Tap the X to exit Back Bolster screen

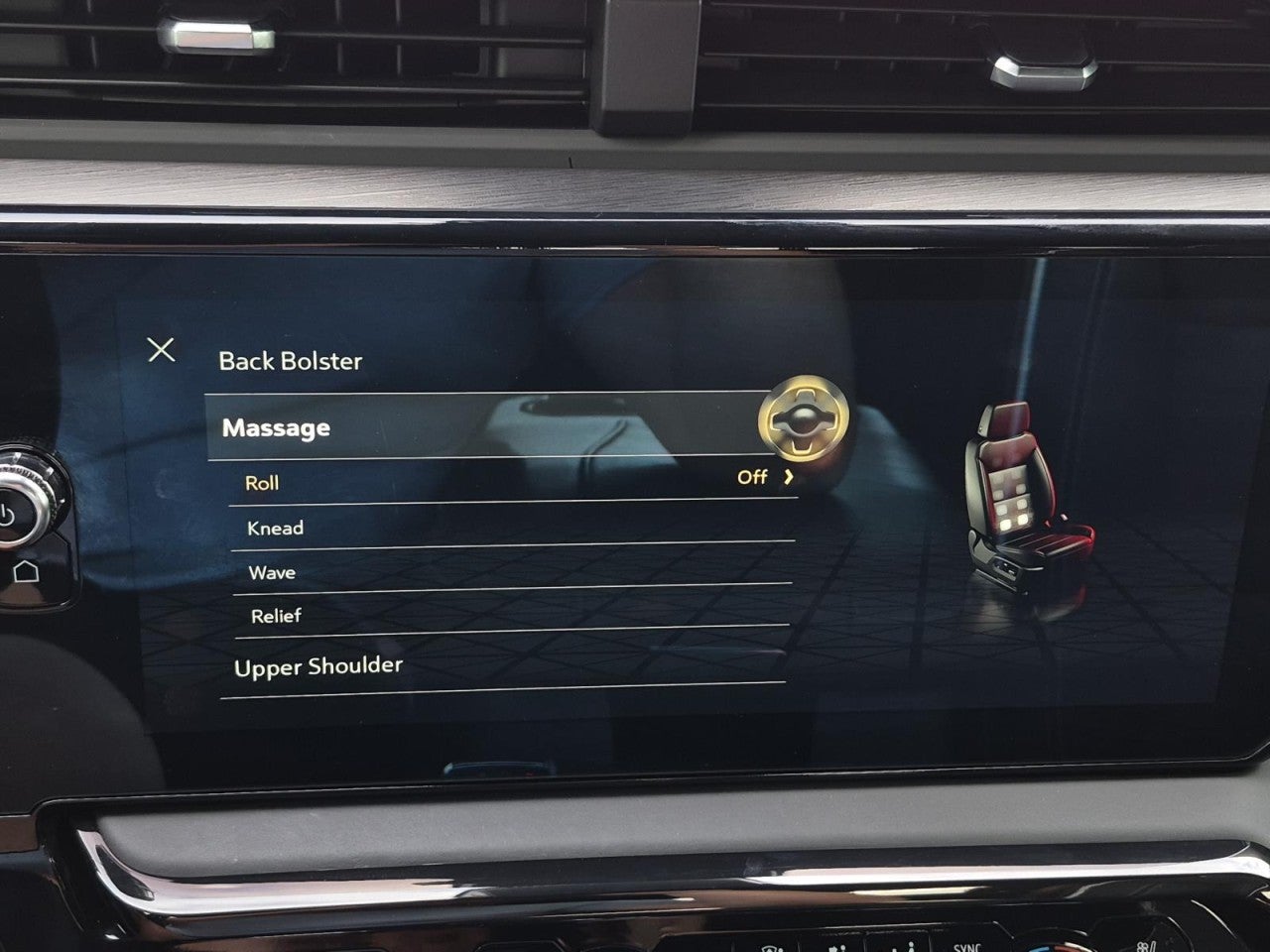click(162, 349)
